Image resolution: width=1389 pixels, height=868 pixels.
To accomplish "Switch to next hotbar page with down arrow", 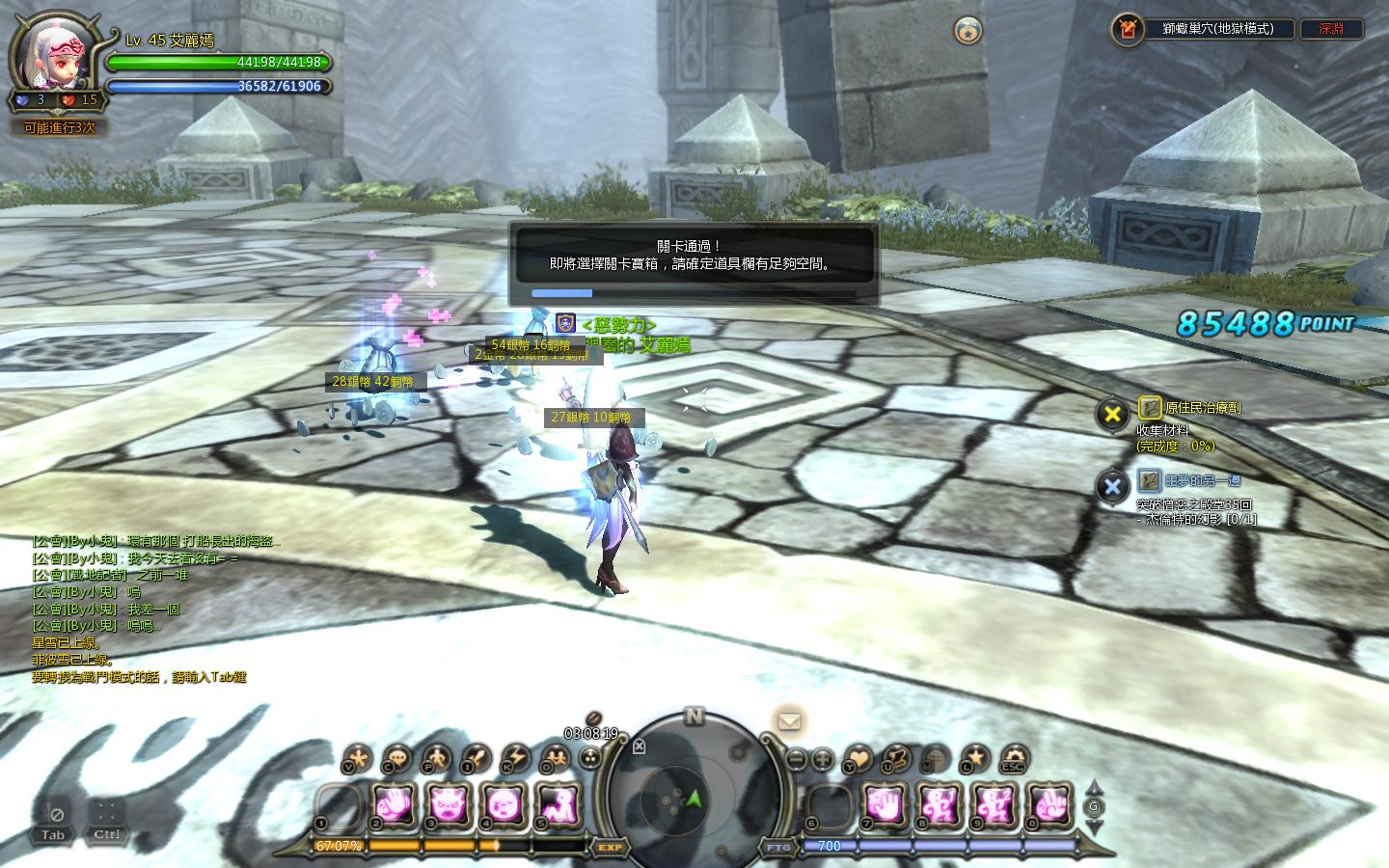I will click(1093, 827).
